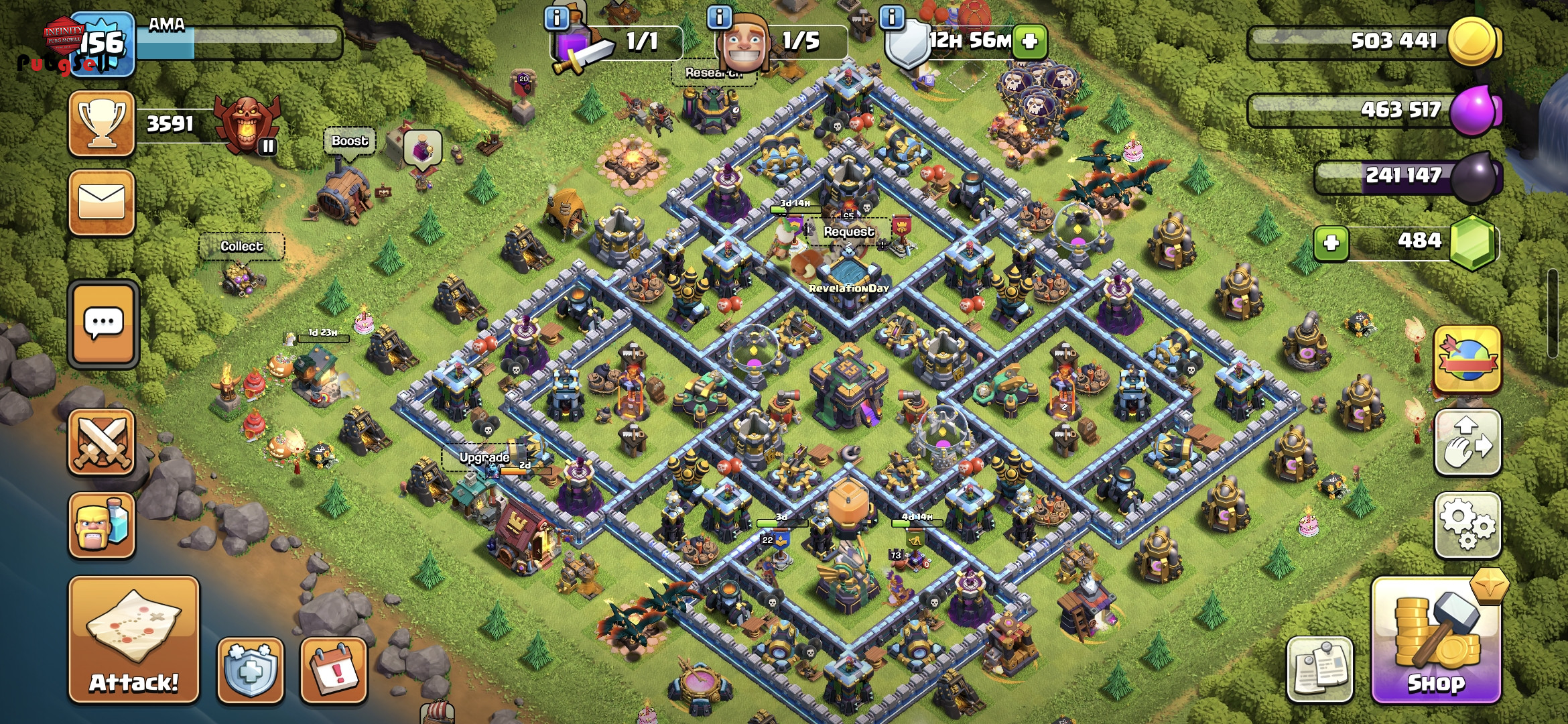Image resolution: width=1568 pixels, height=724 pixels.
Task: Buy gems with the green plus
Action: coord(1331,243)
